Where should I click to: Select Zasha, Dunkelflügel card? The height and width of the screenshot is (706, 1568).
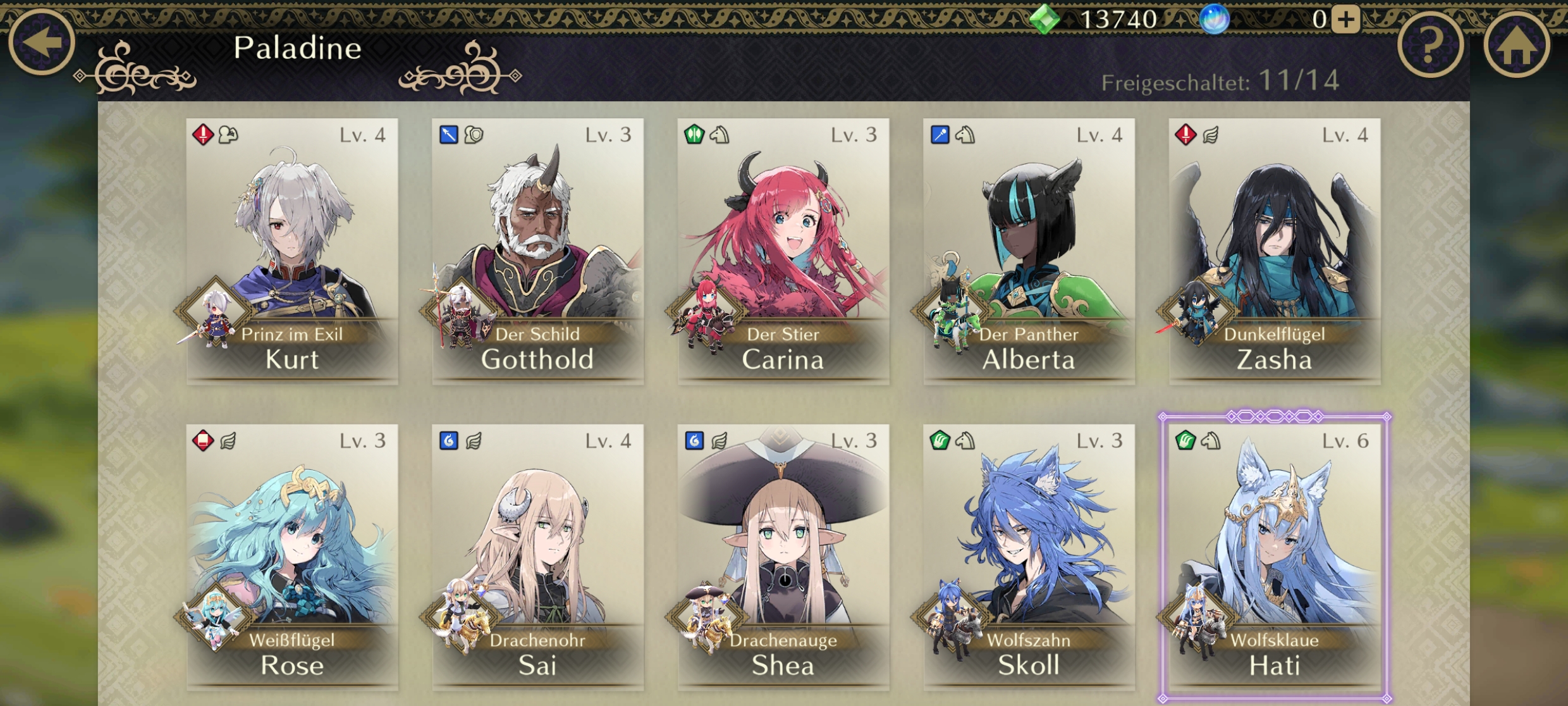1275,251
